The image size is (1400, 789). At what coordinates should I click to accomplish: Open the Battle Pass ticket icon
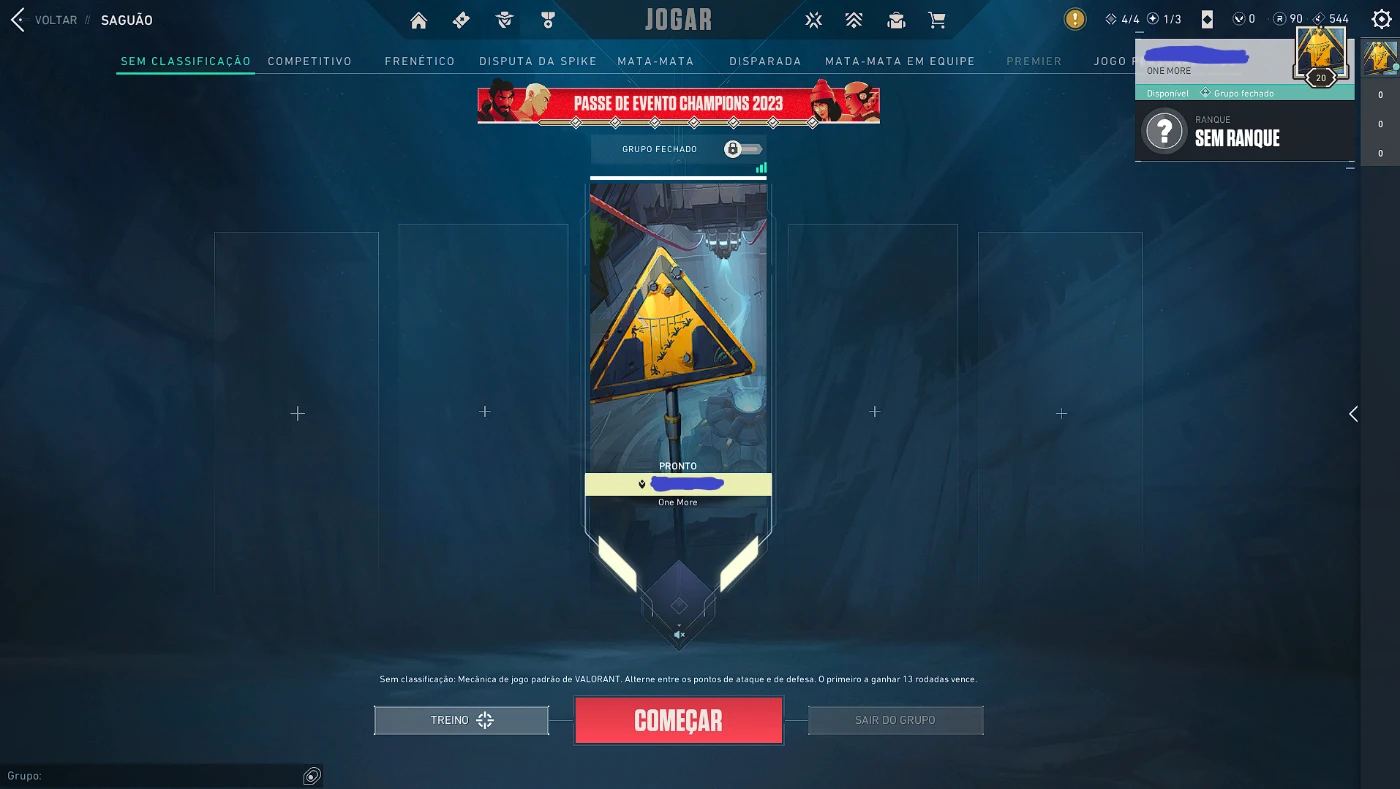(x=460, y=19)
